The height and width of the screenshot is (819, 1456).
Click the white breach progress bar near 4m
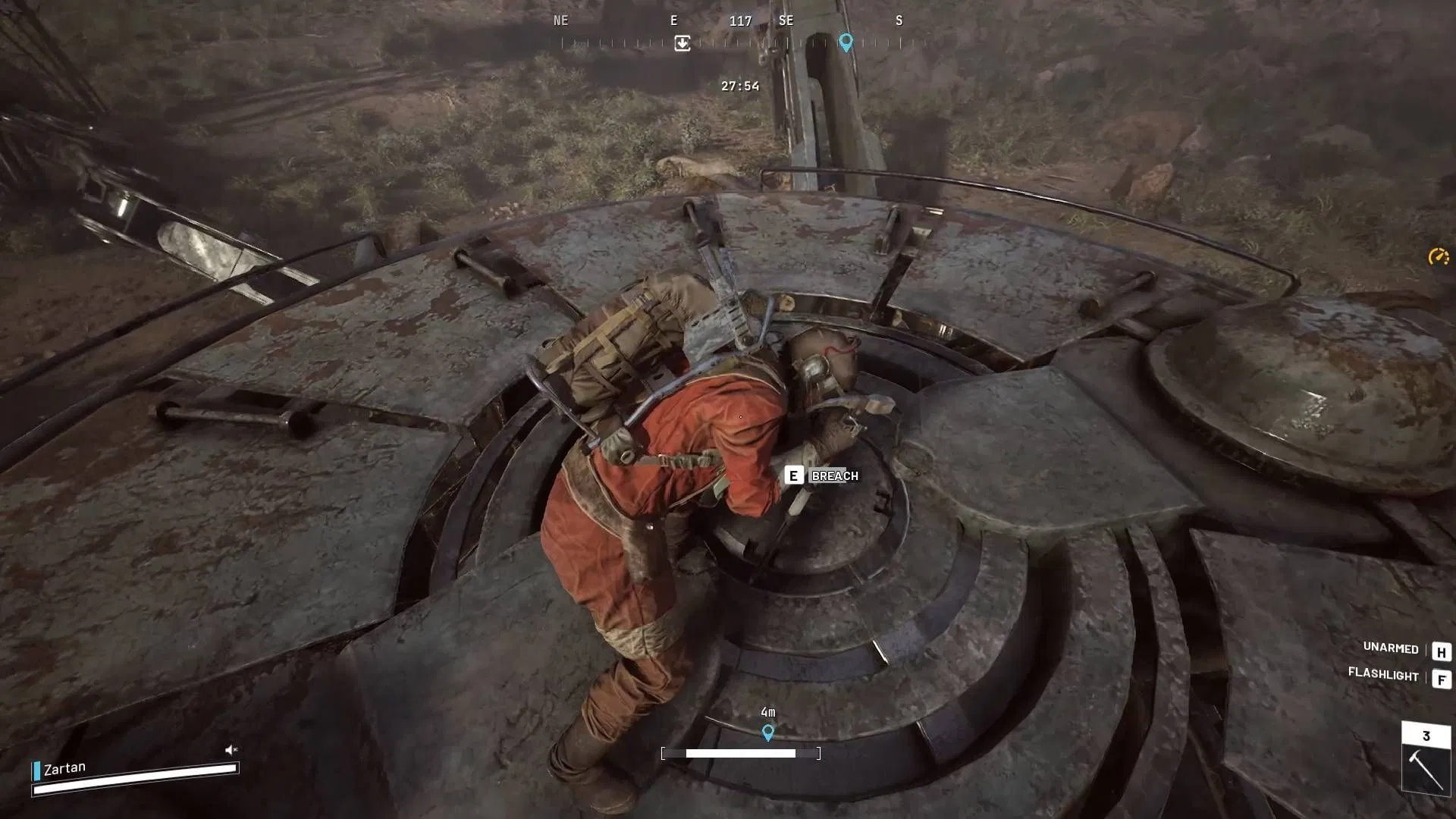(741, 753)
